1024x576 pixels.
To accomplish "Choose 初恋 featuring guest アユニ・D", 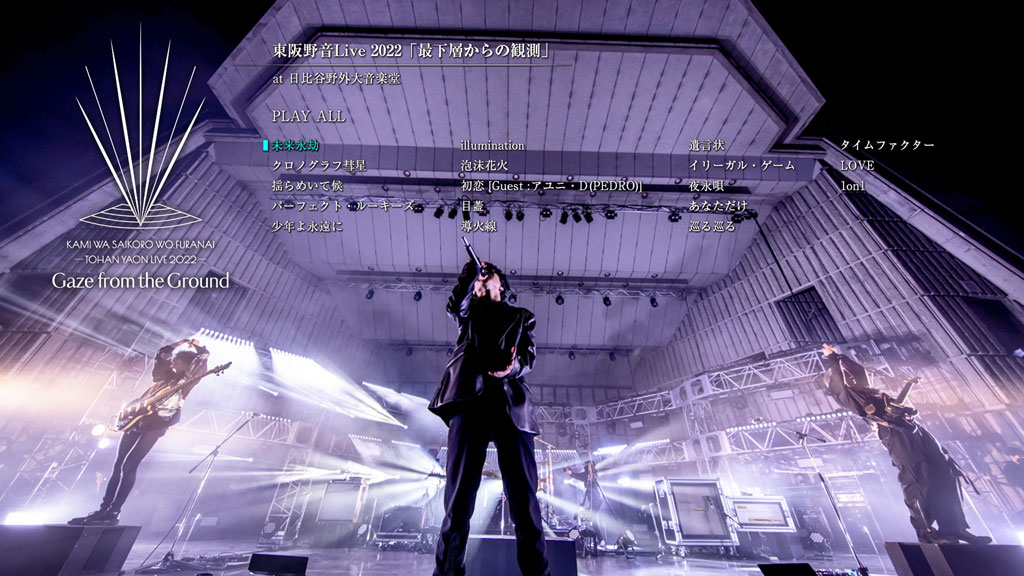I will pyautogui.click(x=550, y=186).
